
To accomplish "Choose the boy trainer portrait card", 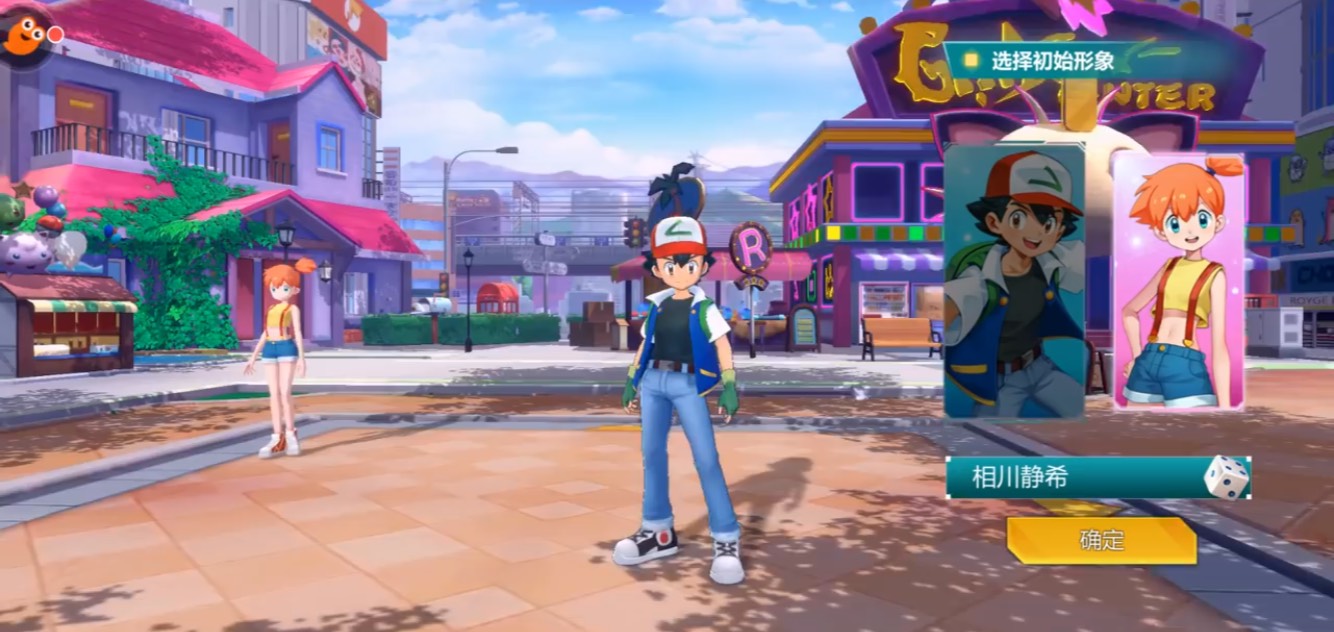I will point(1014,282).
